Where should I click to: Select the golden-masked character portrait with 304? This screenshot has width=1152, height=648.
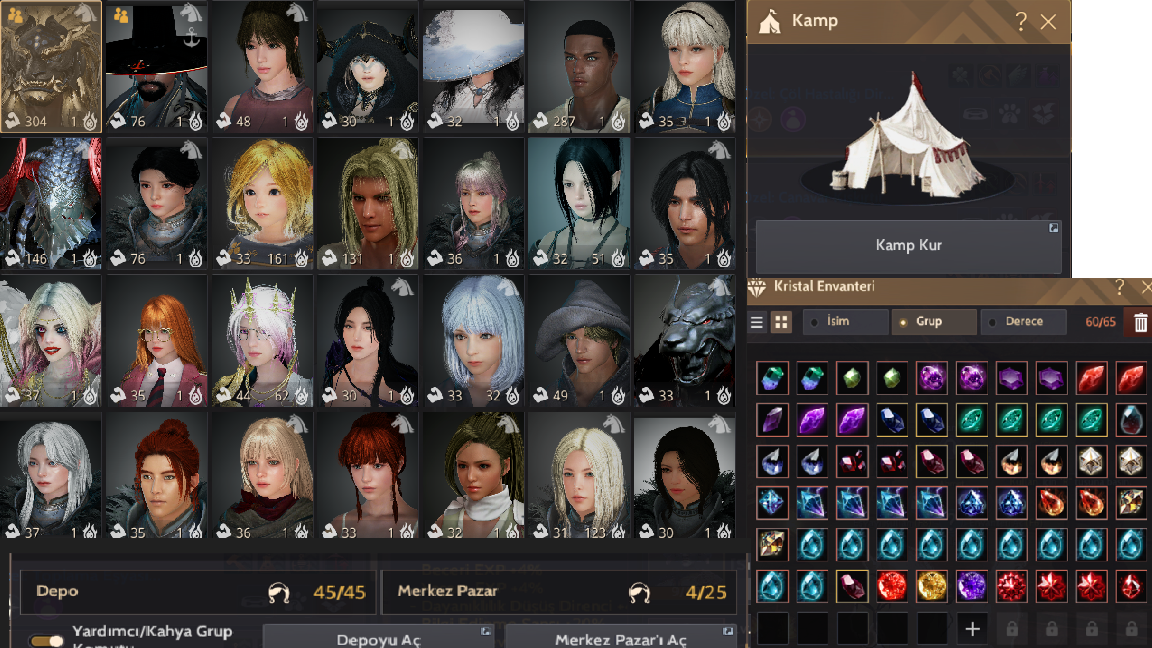(51, 66)
